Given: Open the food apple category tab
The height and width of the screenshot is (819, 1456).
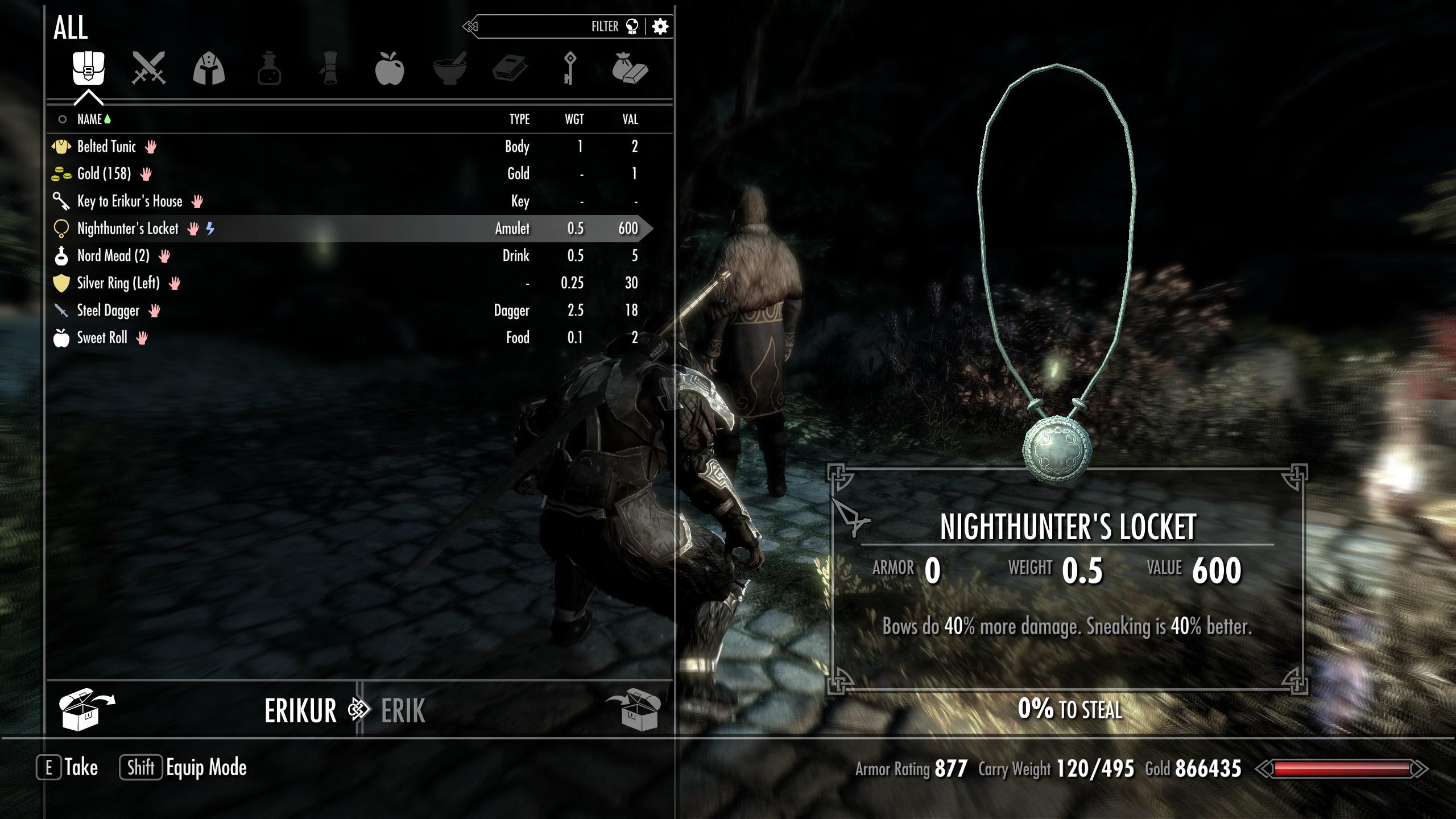Looking at the screenshot, I should (390, 68).
